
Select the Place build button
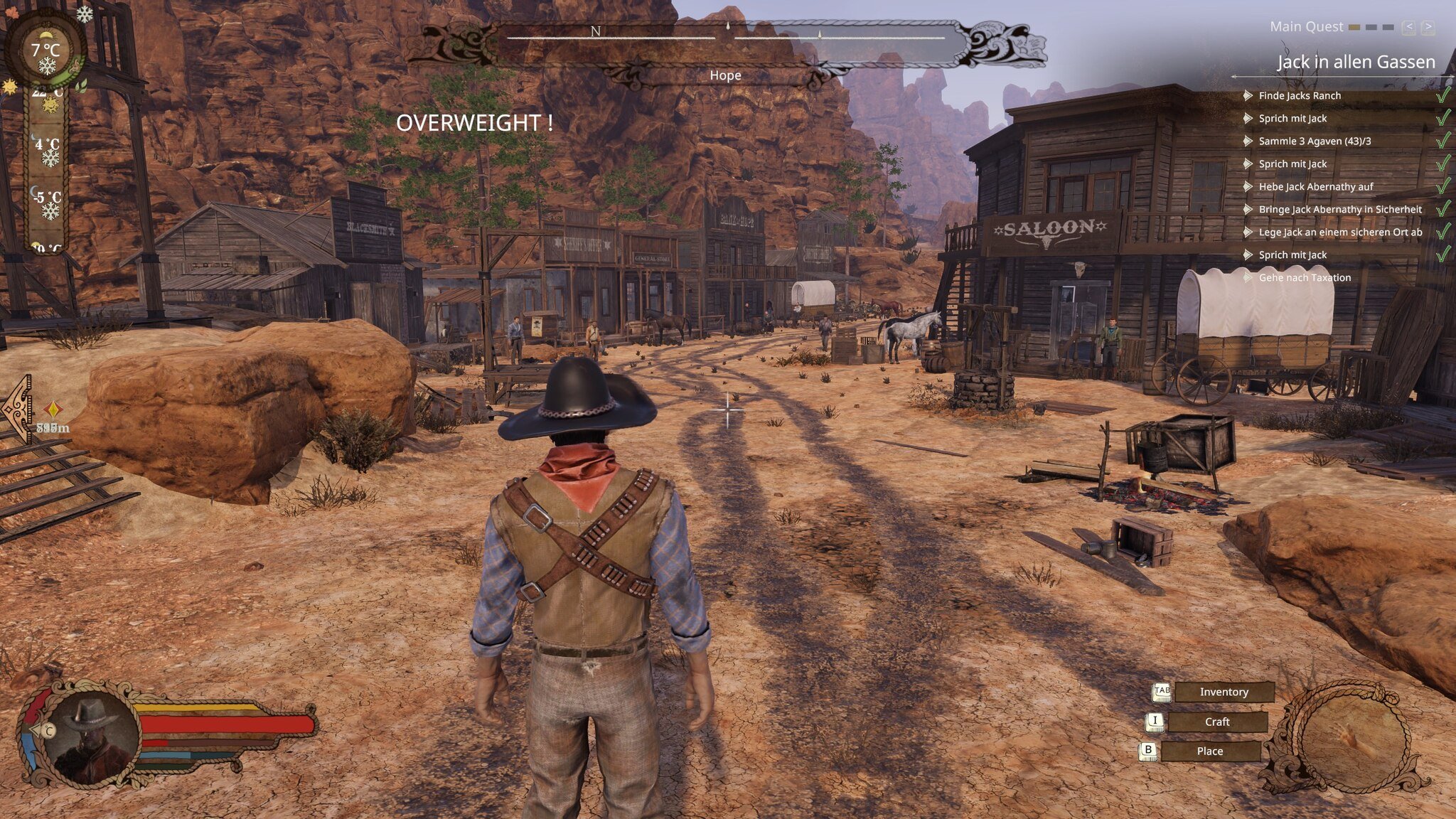coord(1209,751)
